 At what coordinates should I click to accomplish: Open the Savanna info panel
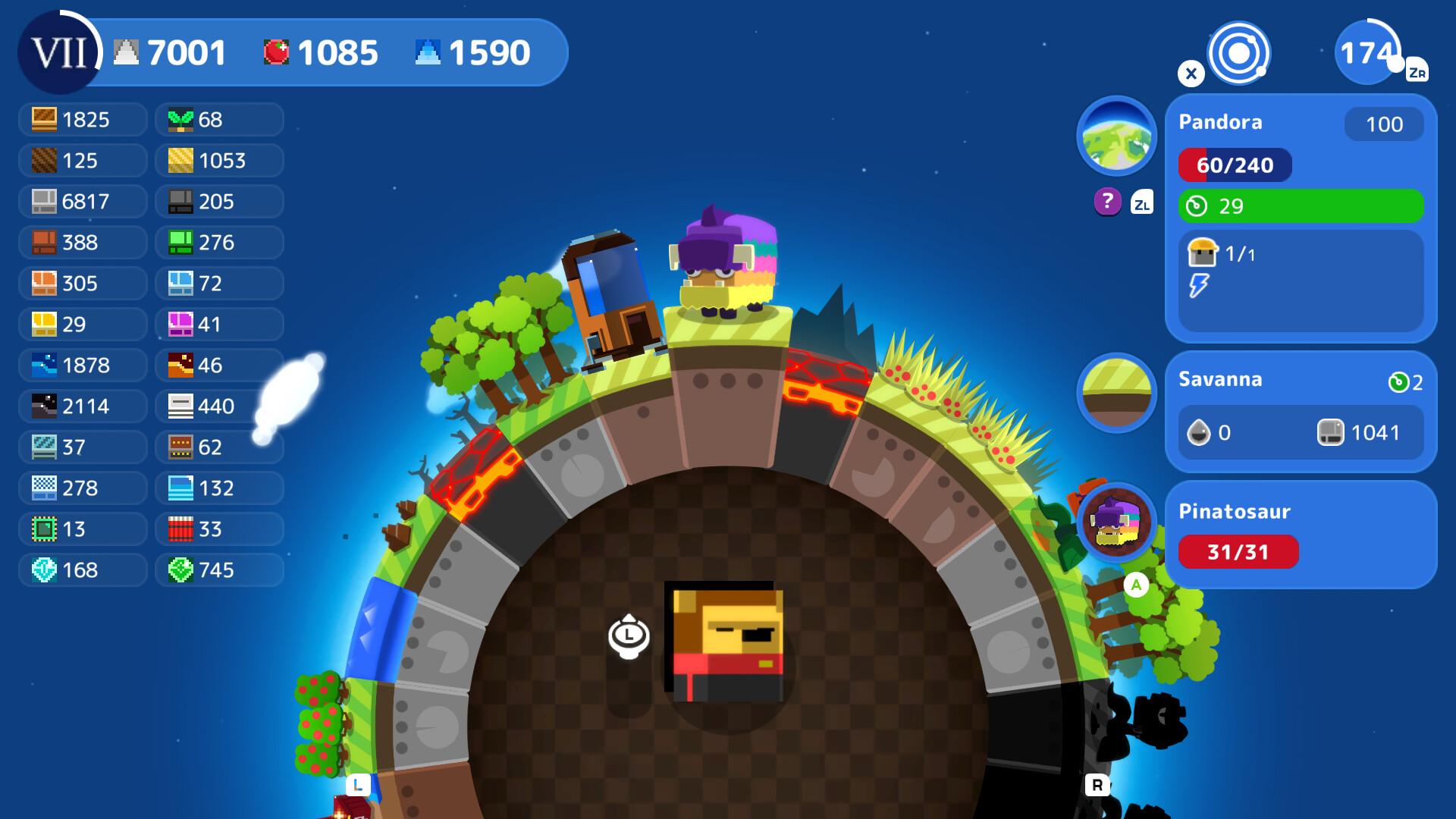click(1300, 411)
